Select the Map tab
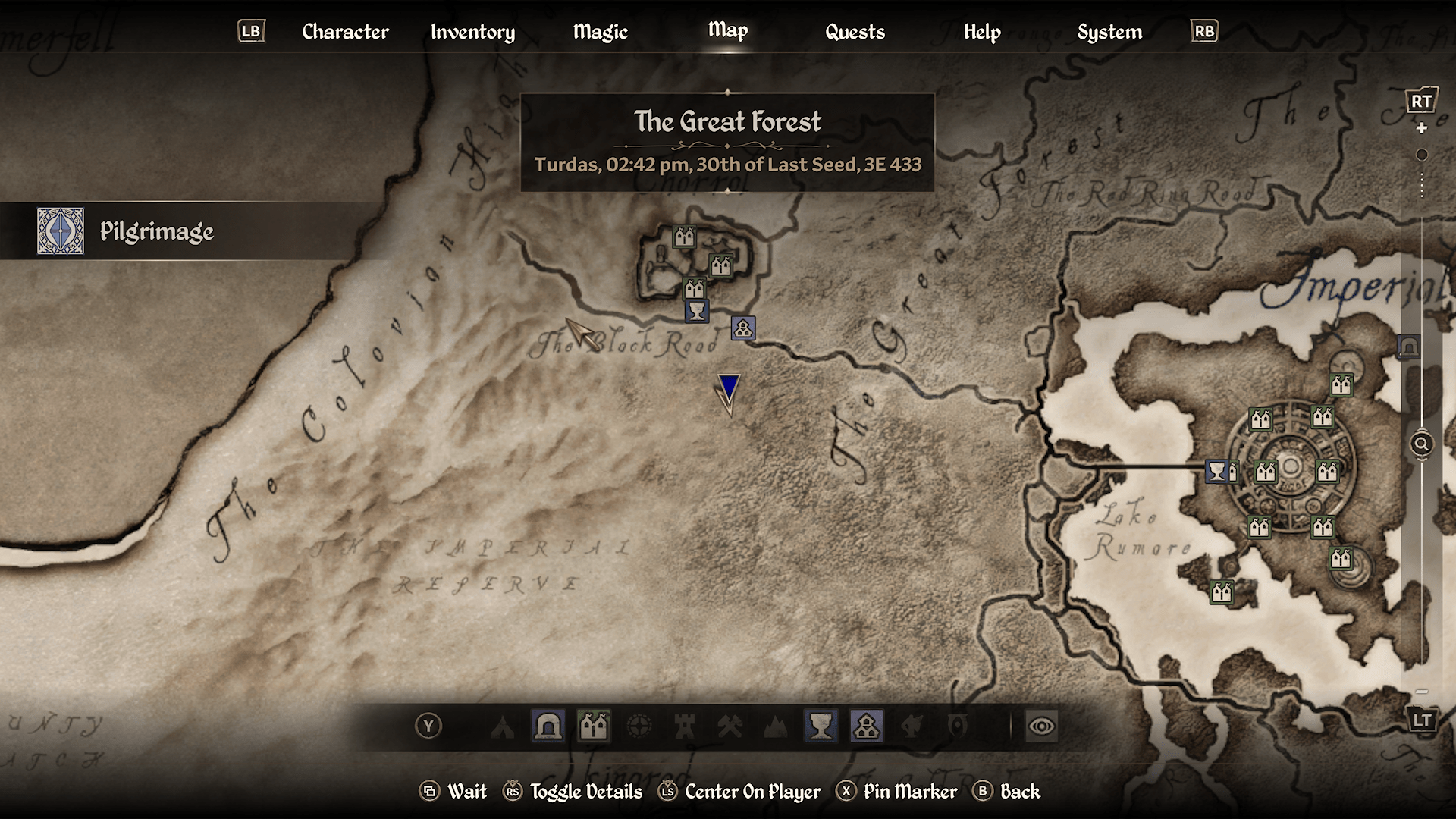 coord(727,30)
